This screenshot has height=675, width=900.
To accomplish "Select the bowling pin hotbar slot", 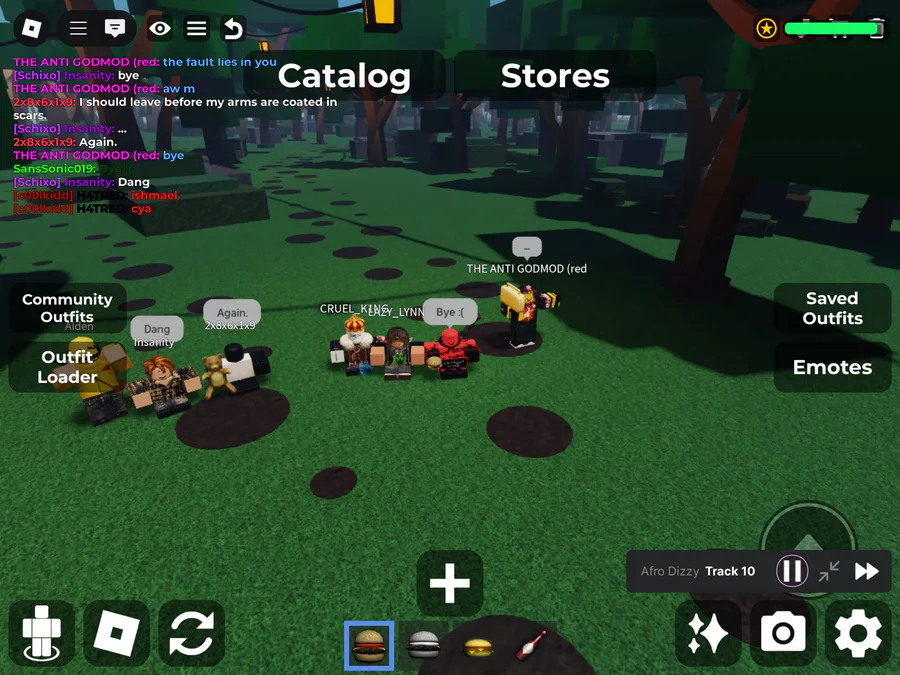I will (530, 646).
